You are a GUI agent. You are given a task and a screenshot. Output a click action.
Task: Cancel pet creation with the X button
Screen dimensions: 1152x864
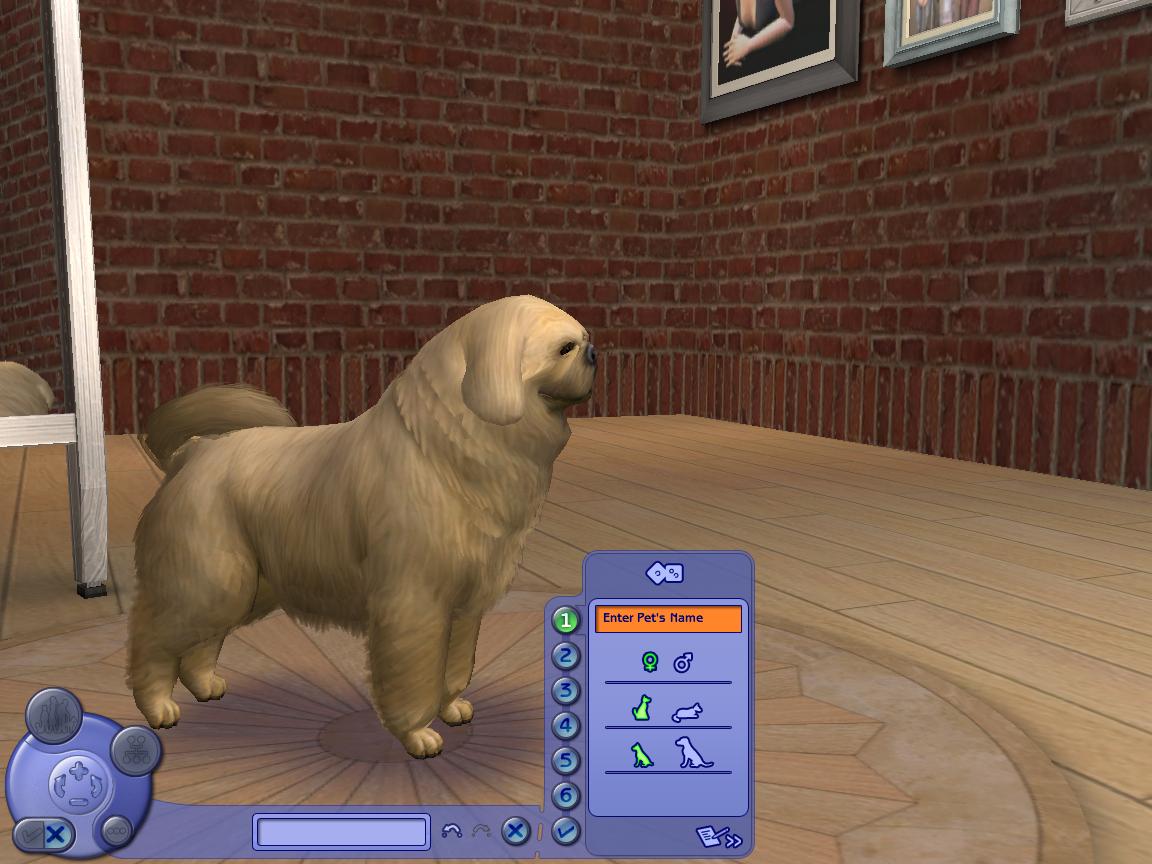515,831
